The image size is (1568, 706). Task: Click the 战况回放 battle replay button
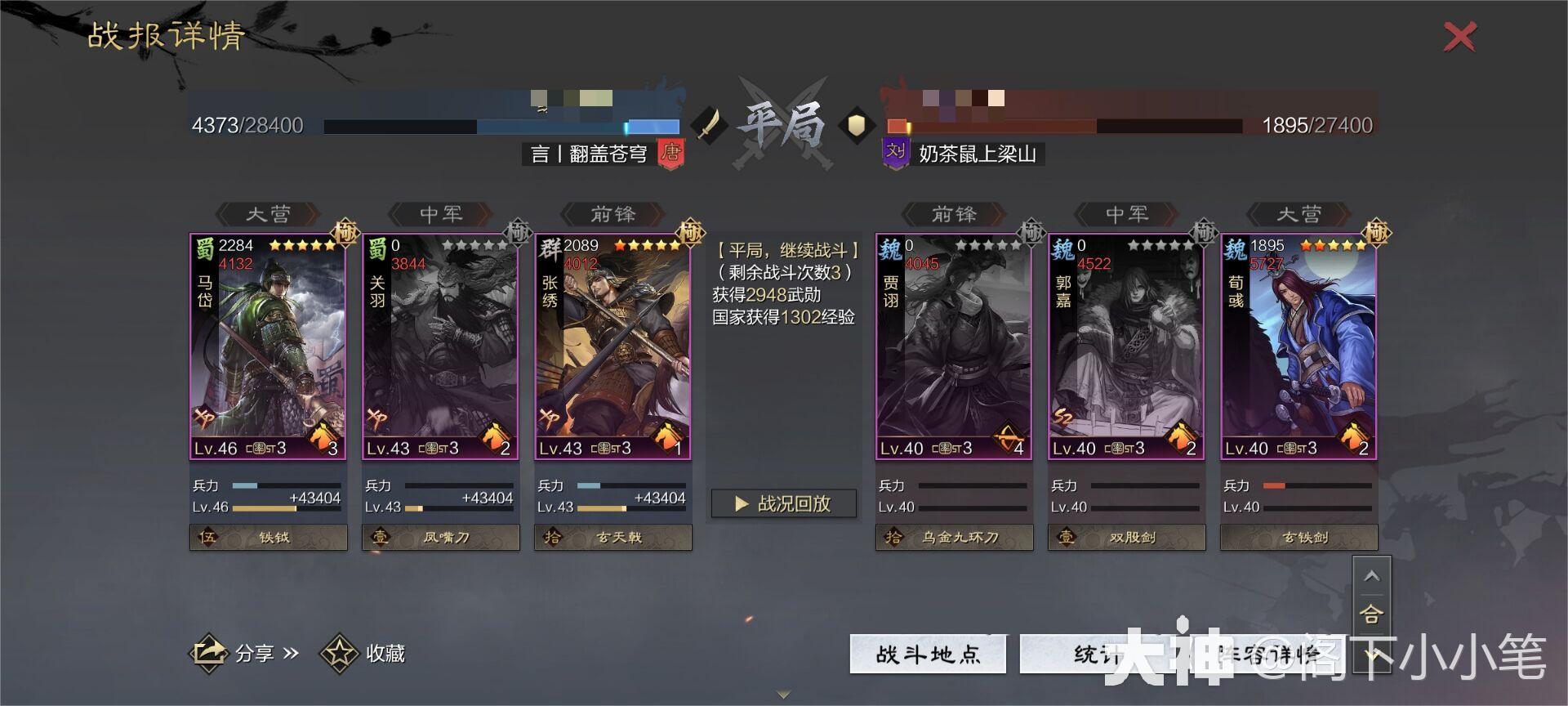click(782, 504)
